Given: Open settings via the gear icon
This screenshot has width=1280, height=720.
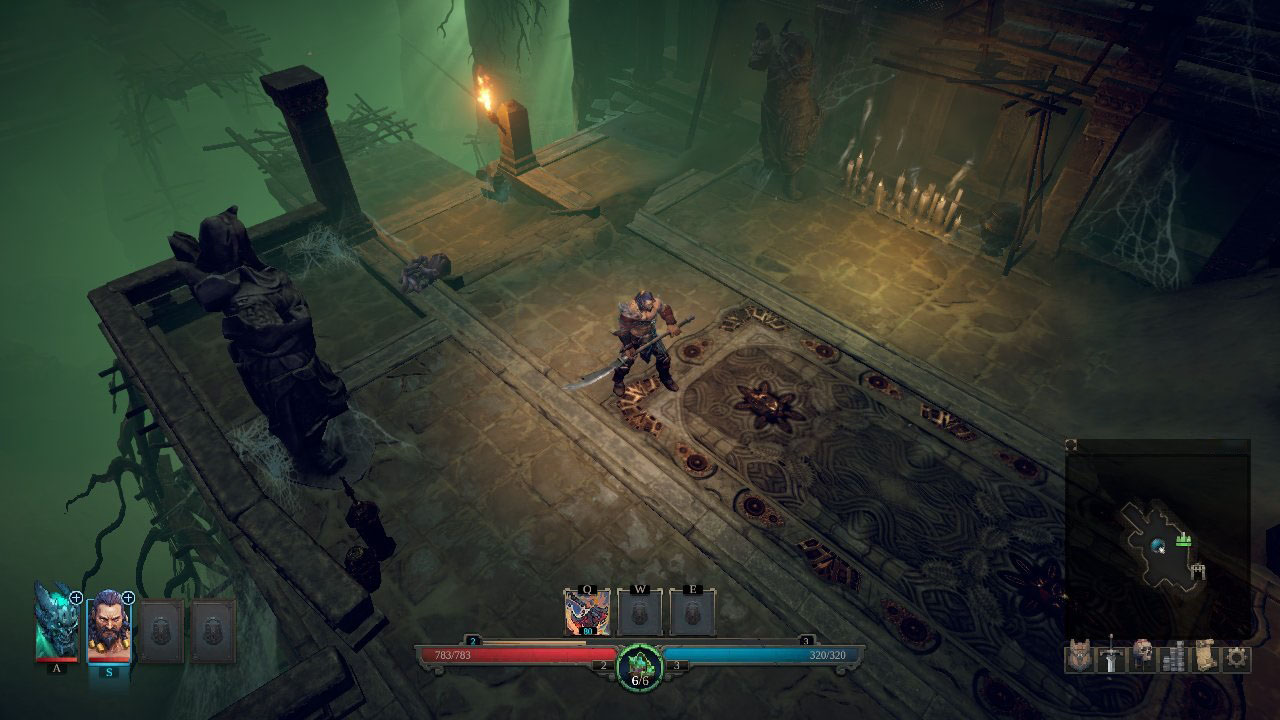Looking at the screenshot, I should point(1237,657).
